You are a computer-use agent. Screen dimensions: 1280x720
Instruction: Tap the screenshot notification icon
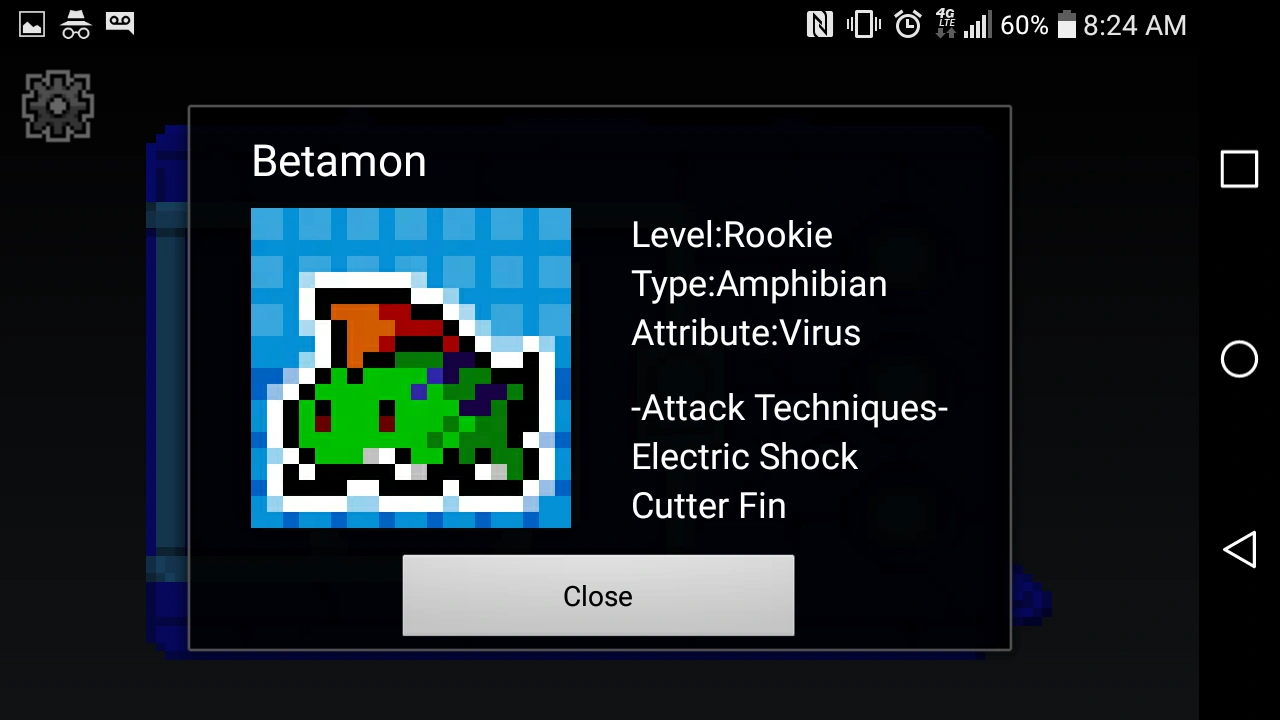click(x=30, y=24)
